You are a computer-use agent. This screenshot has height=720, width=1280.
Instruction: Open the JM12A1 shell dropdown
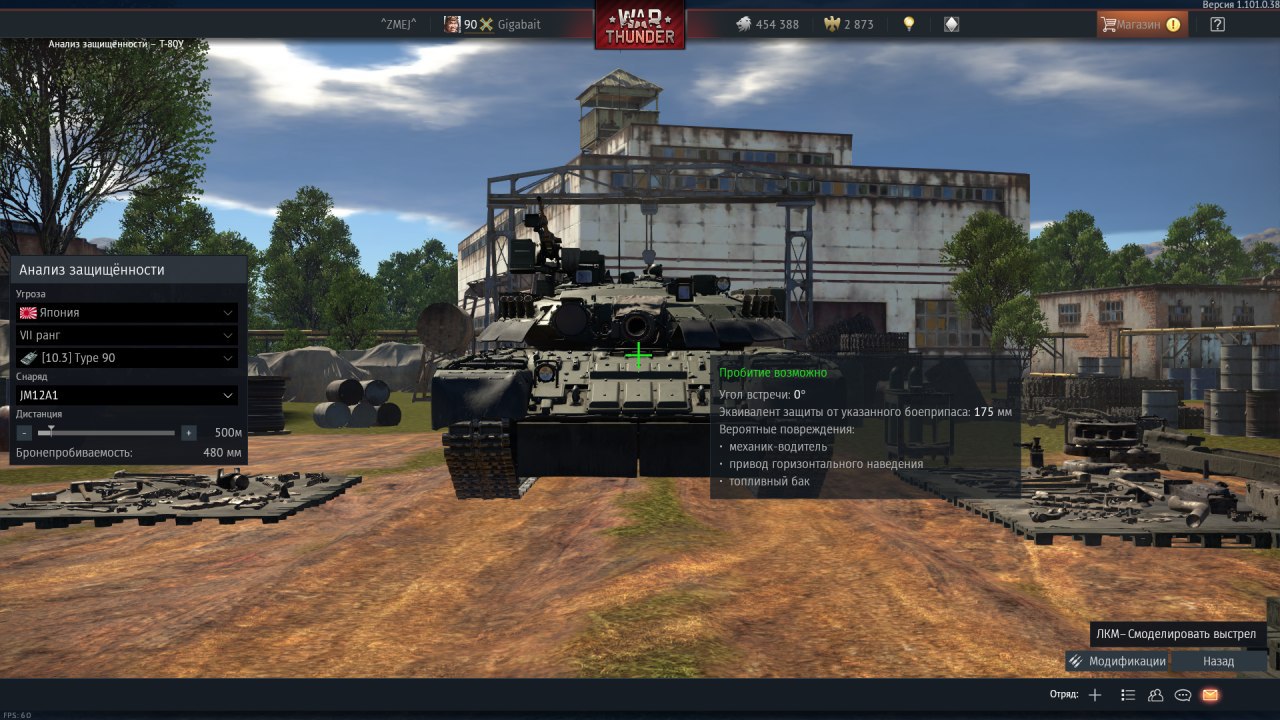coord(127,395)
